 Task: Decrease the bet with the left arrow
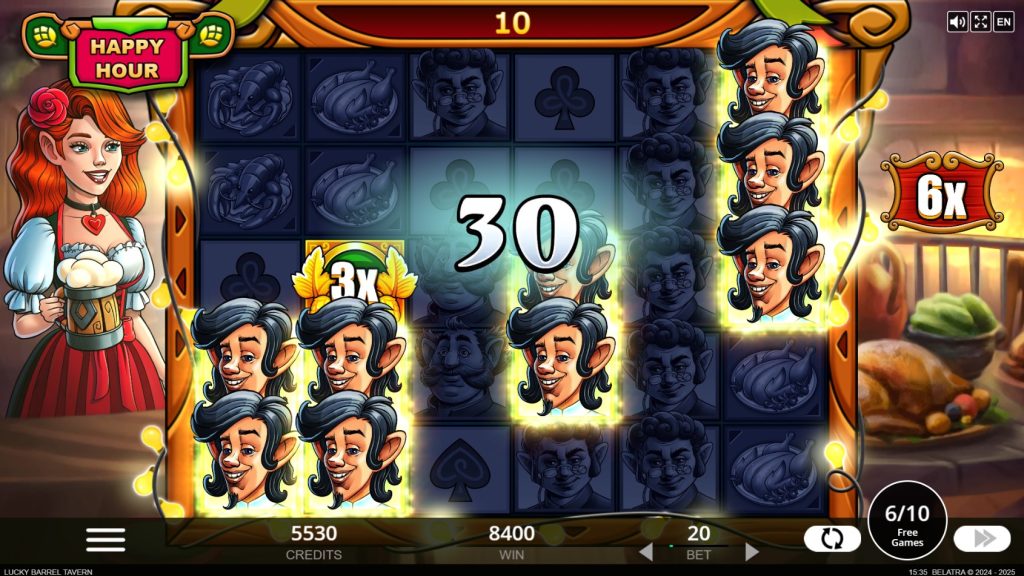pos(646,552)
